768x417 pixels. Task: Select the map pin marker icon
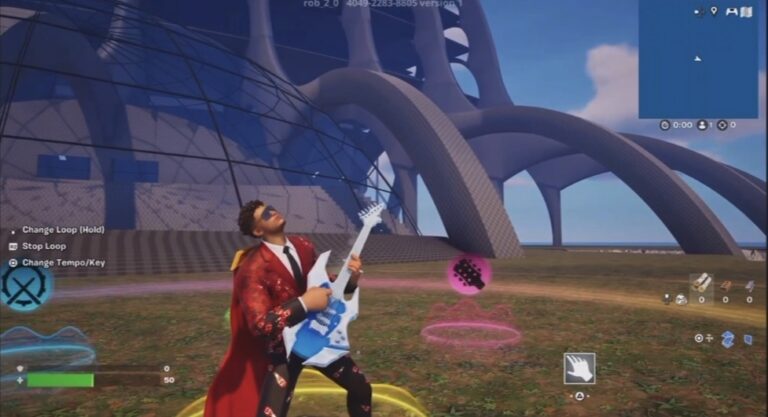click(712, 11)
